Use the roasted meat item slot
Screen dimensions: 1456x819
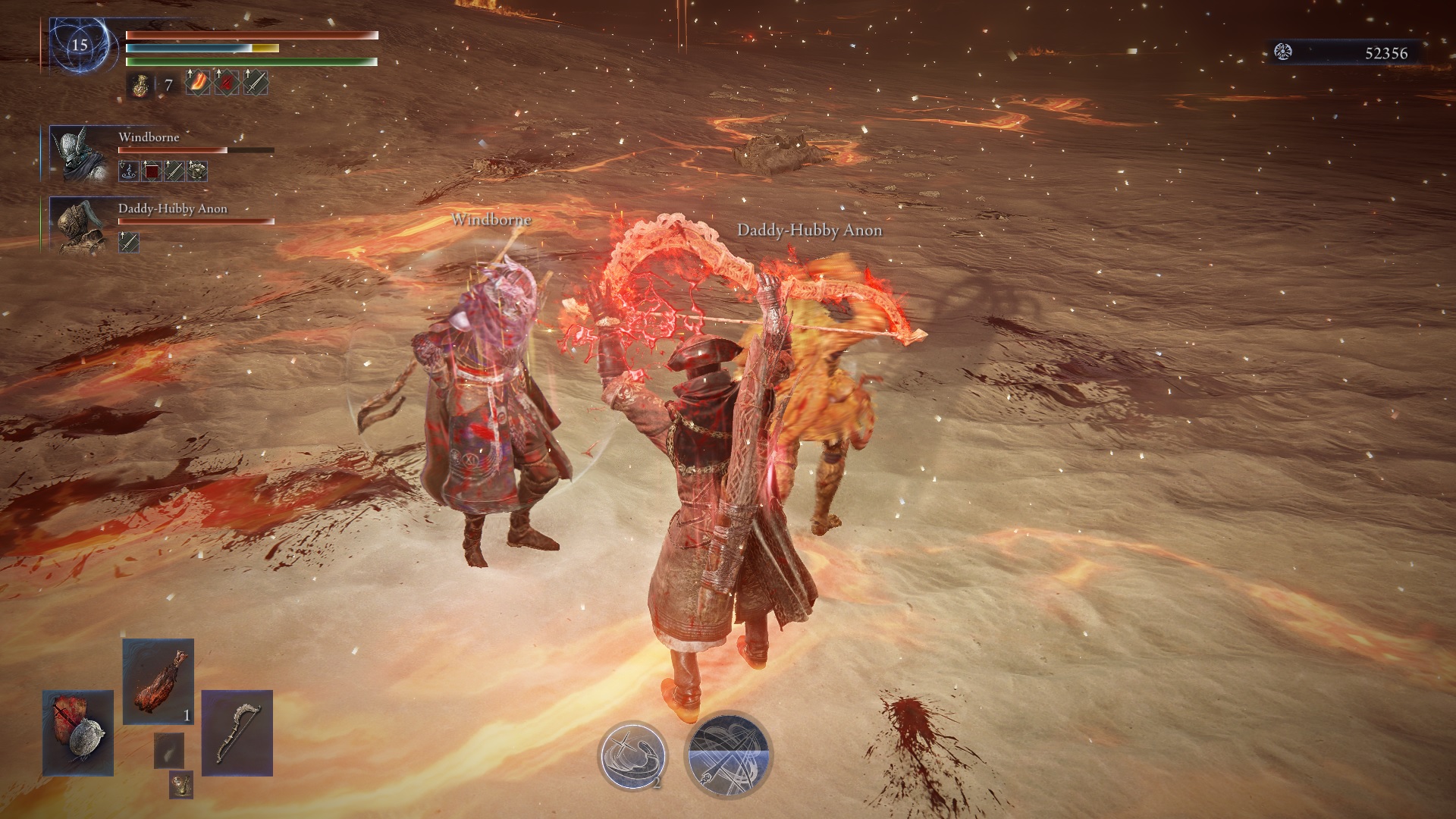(x=158, y=681)
